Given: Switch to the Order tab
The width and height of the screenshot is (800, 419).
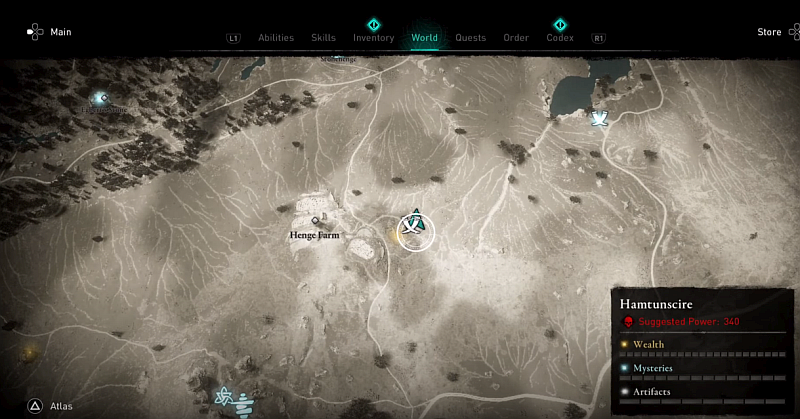Looking at the screenshot, I should [x=516, y=38].
